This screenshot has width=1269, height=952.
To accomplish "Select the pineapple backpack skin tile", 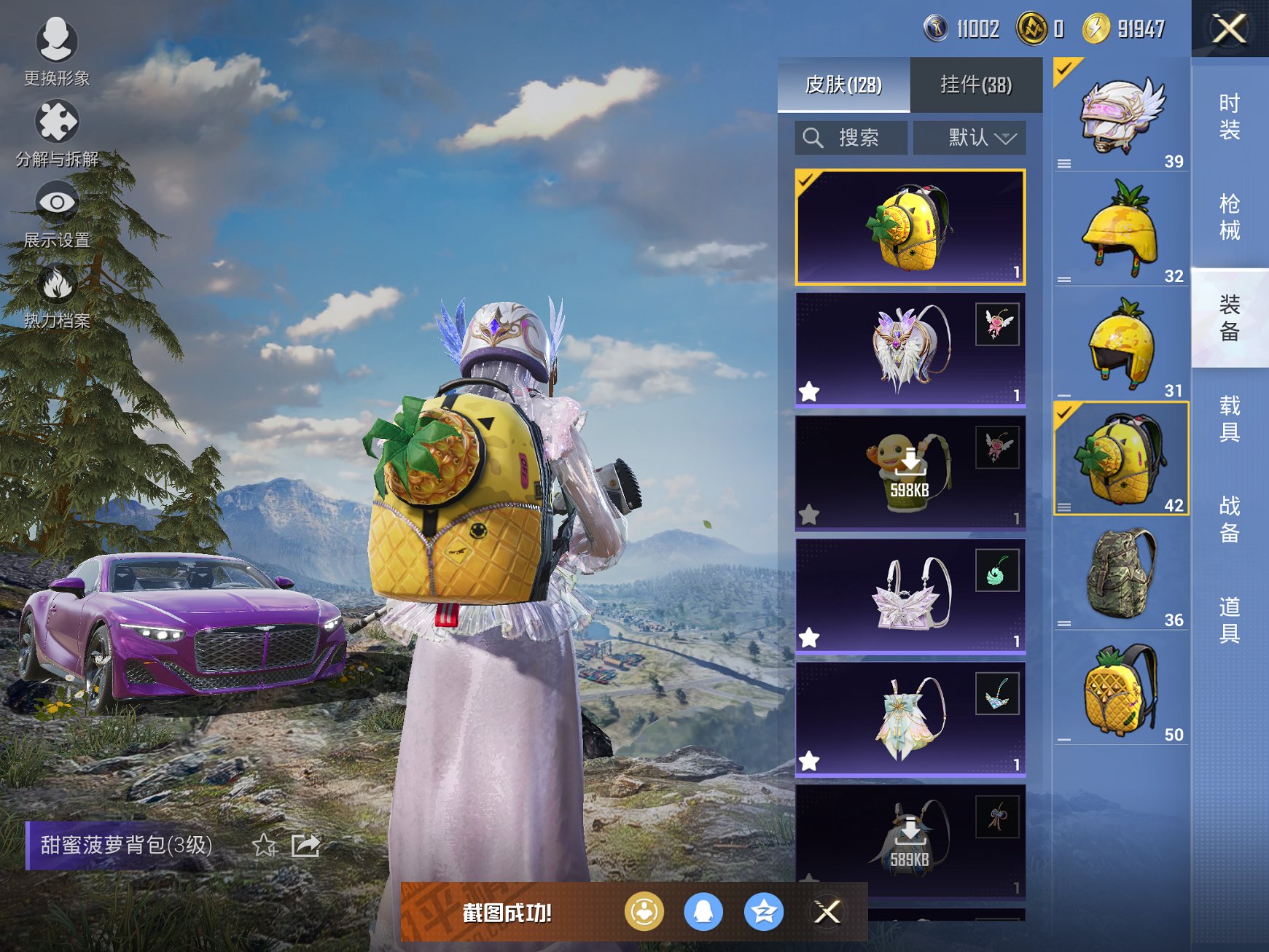I will [910, 227].
